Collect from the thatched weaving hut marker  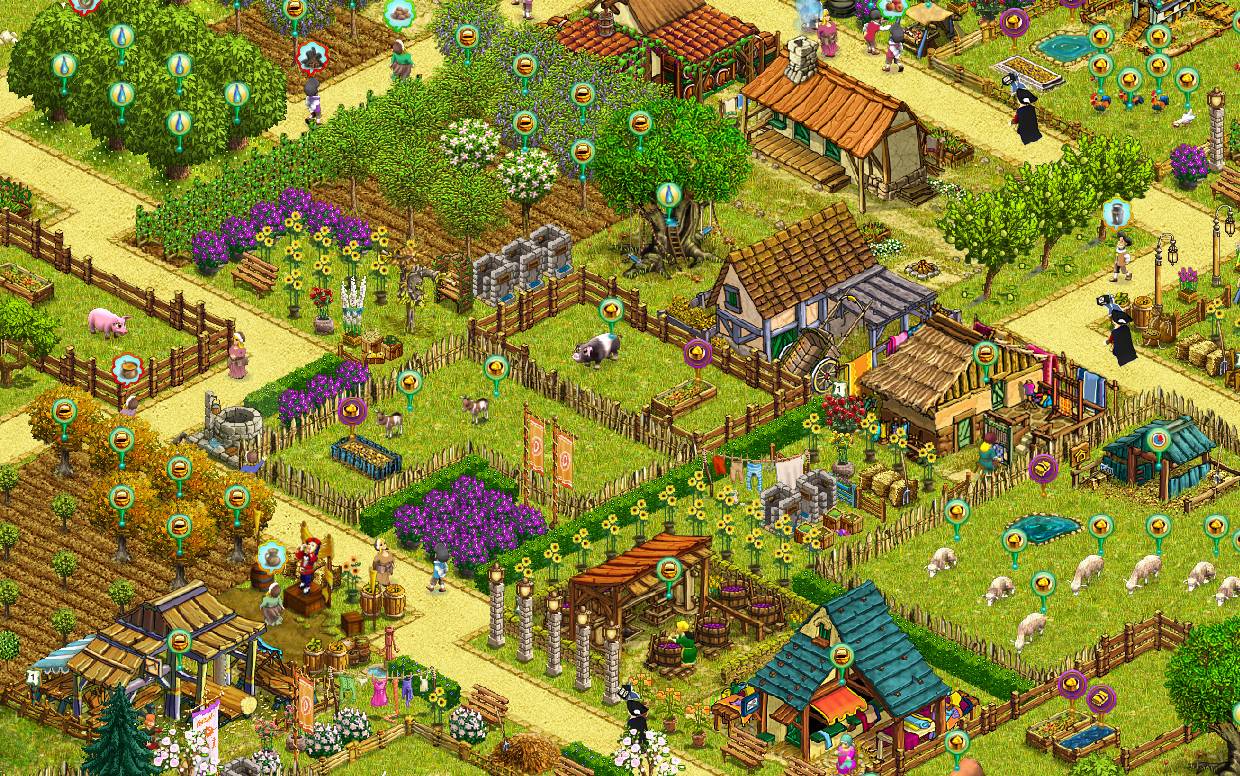[x=986, y=353]
